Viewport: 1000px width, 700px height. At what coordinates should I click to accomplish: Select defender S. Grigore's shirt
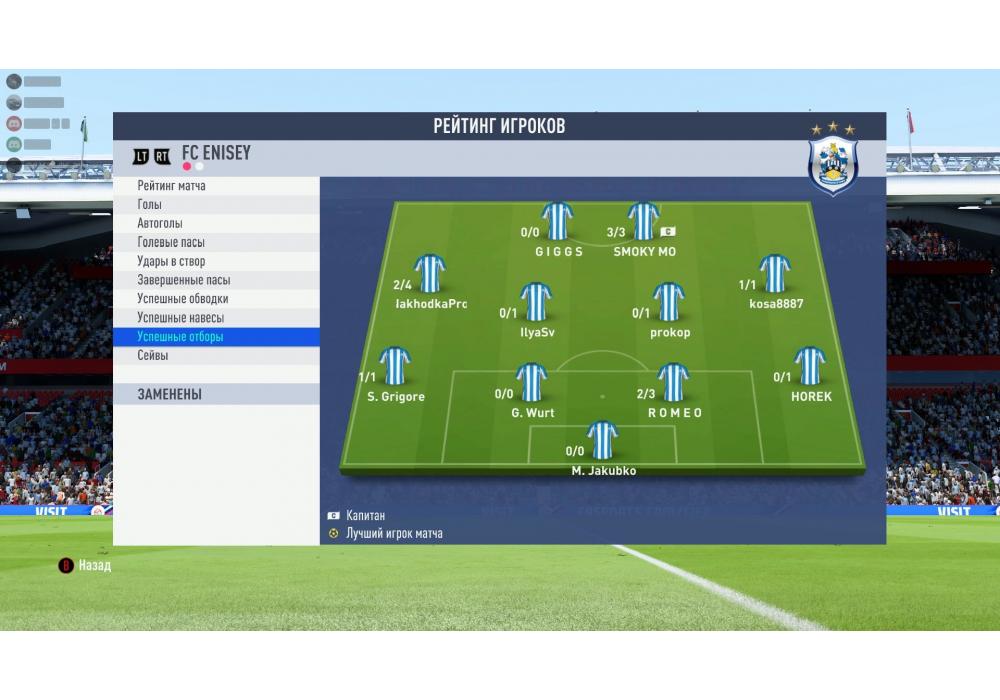click(x=395, y=366)
